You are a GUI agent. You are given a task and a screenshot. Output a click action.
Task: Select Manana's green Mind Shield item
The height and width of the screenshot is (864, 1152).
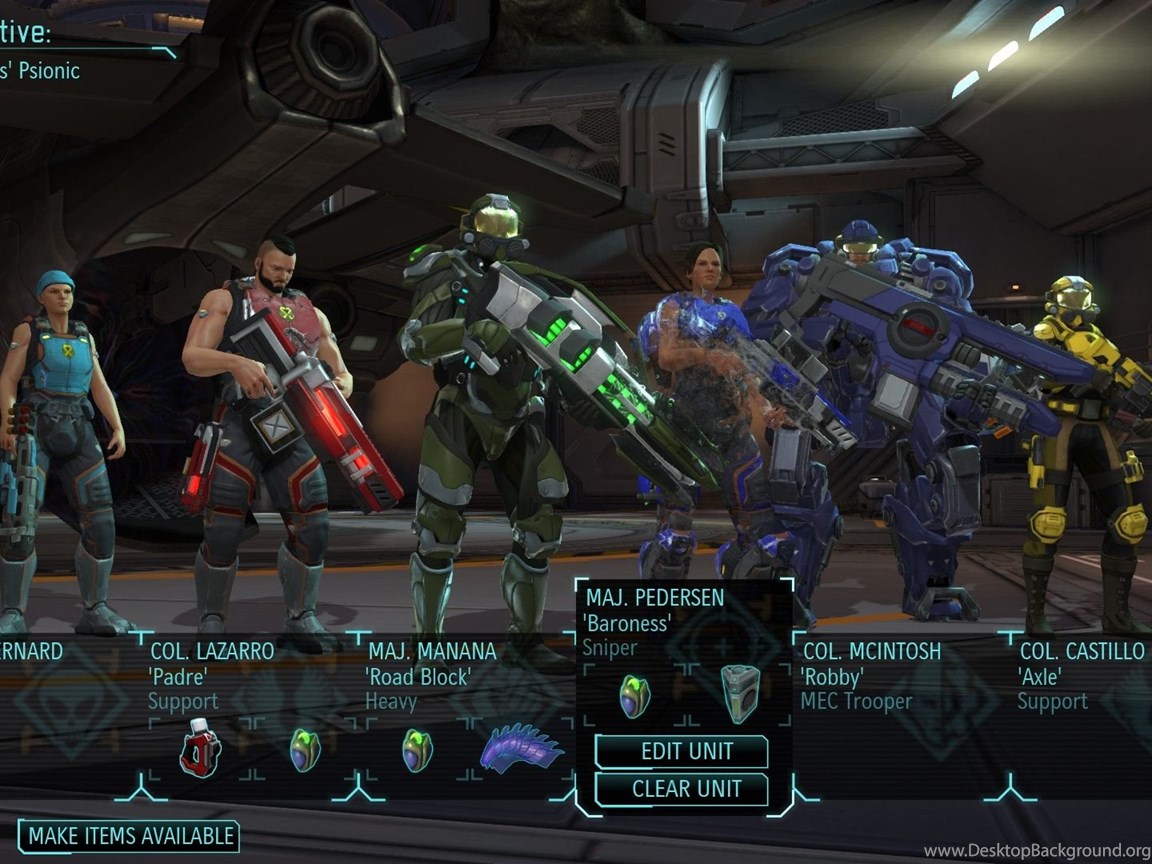pyautogui.click(x=417, y=749)
